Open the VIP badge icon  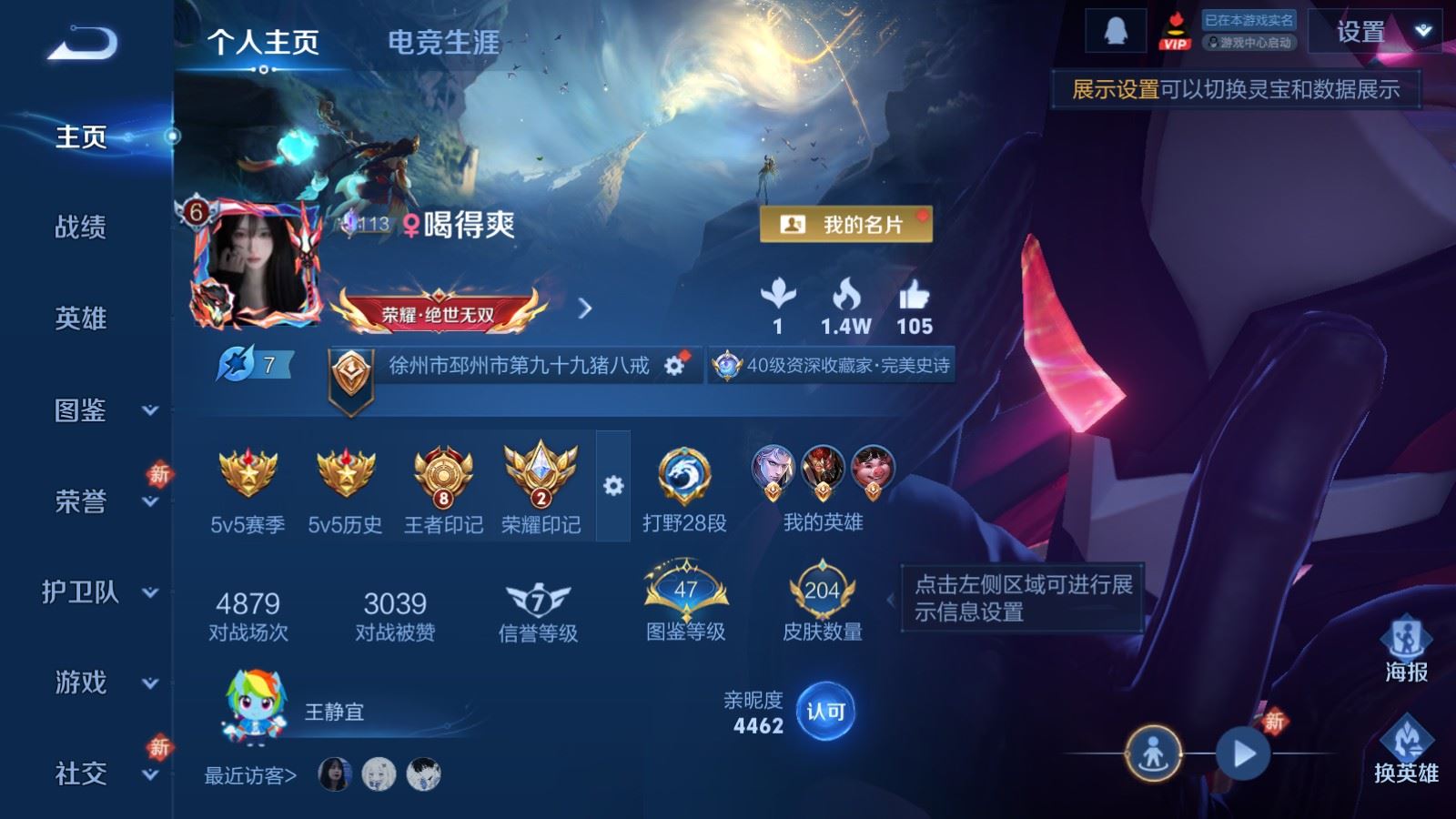coord(1177,32)
